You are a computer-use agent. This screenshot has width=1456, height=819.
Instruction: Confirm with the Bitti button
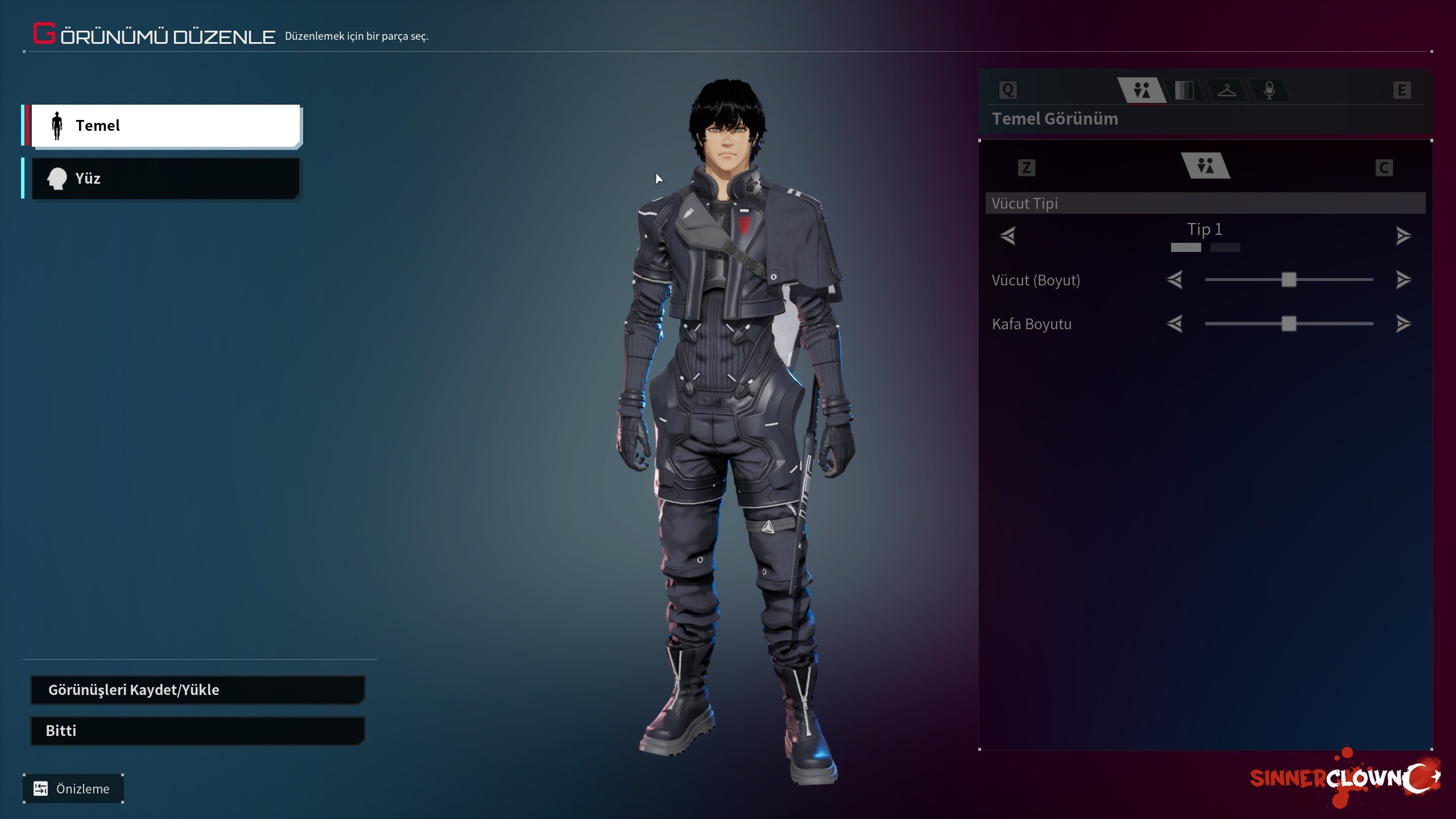coord(197,731)
